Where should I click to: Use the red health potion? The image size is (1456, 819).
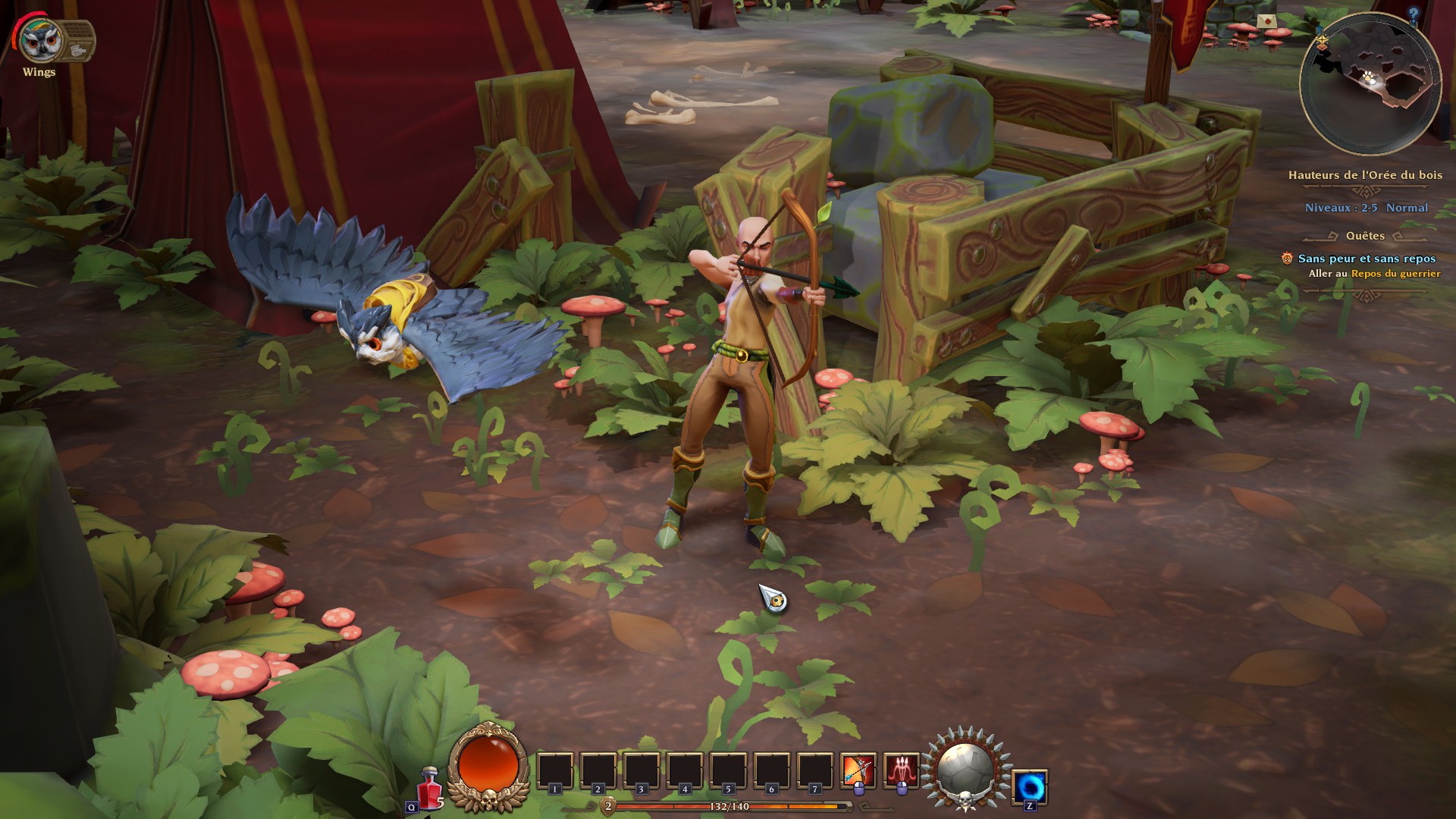pyautogui.click(x=430, y=788)
